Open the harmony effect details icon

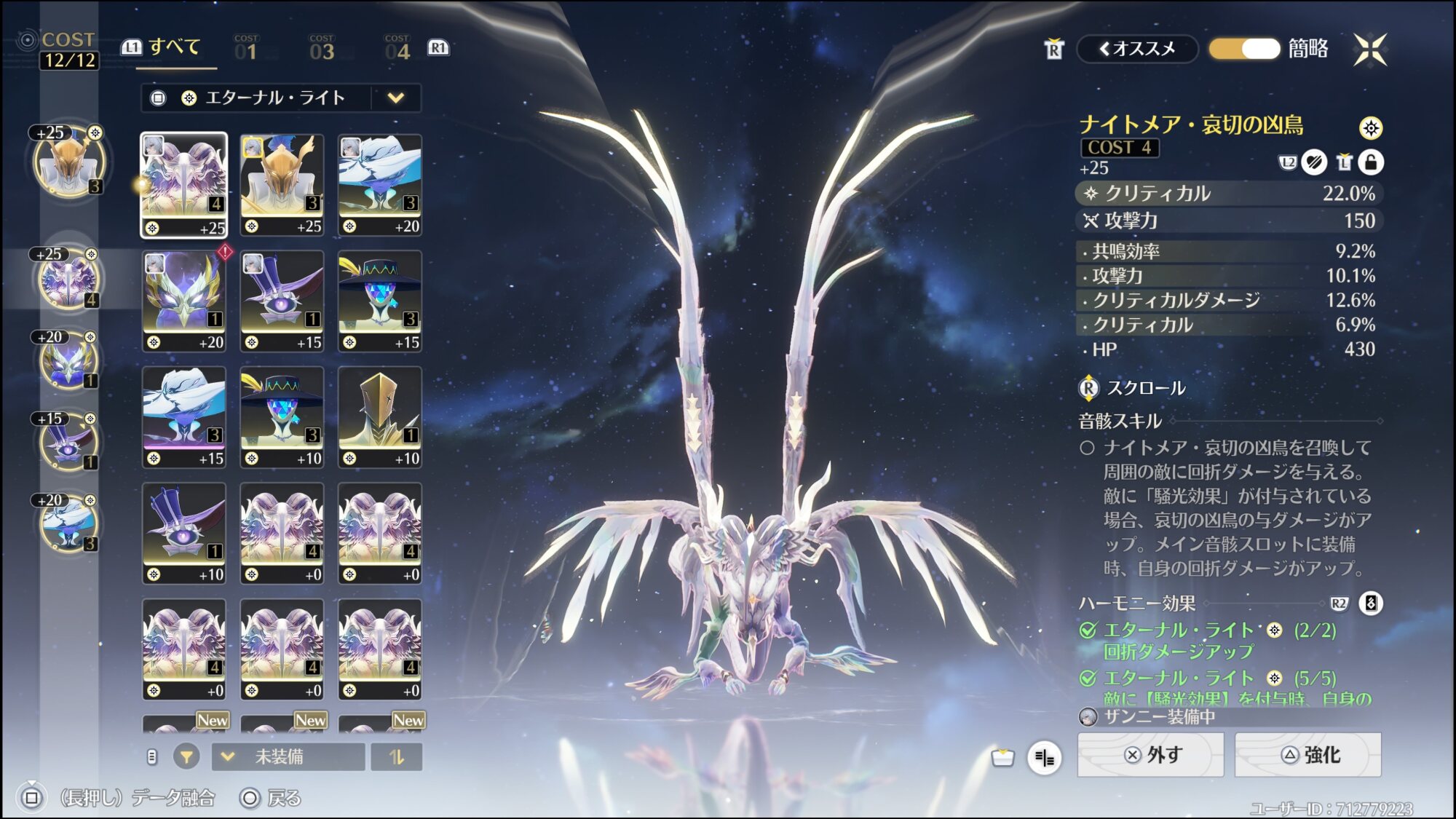(1370, 604)
